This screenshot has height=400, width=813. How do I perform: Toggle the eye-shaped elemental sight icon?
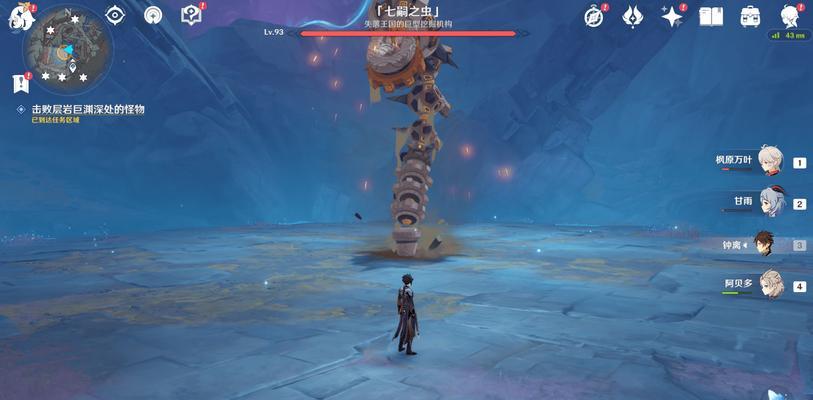115,15
